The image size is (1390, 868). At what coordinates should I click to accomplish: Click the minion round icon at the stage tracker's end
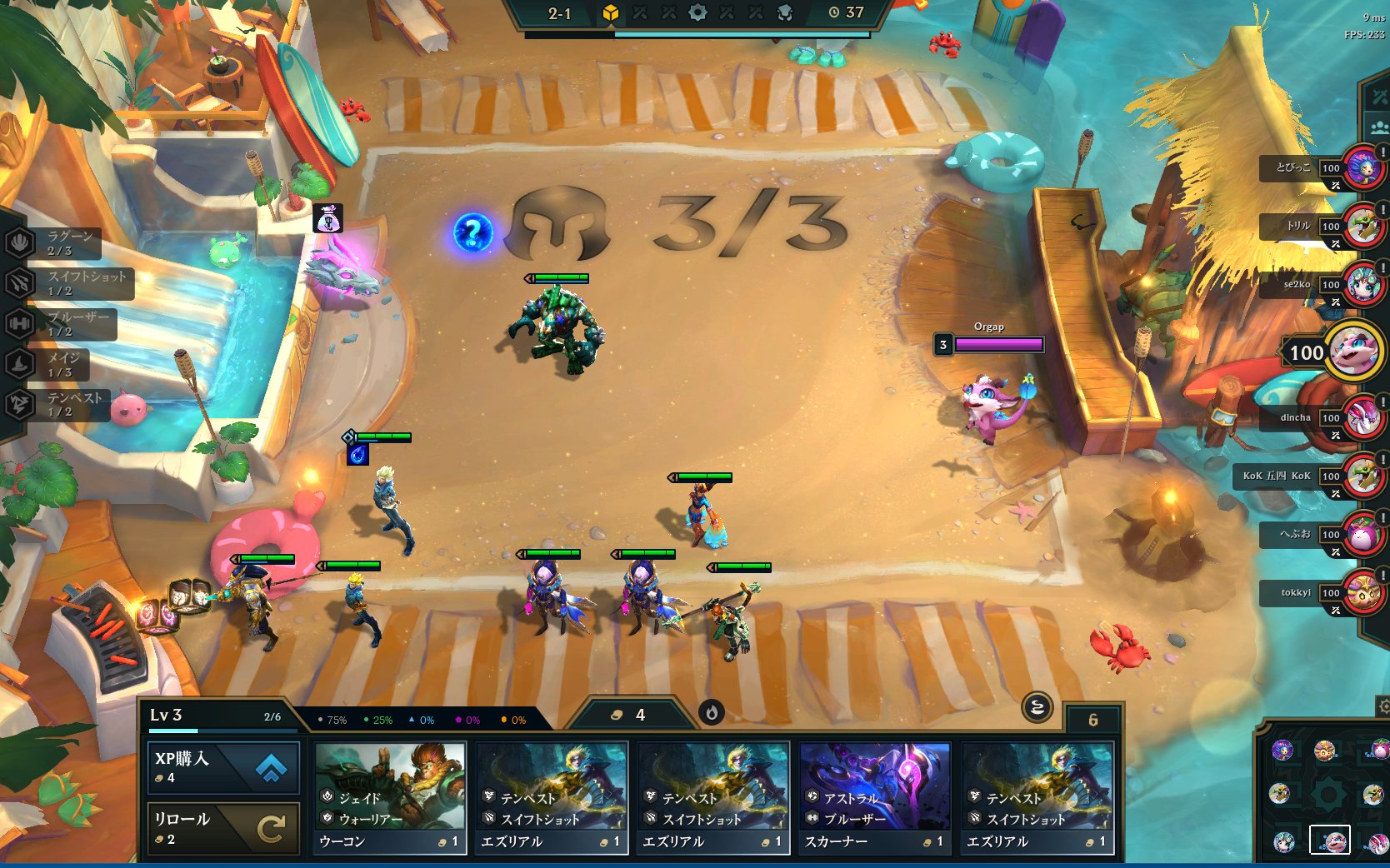[786, 13]
